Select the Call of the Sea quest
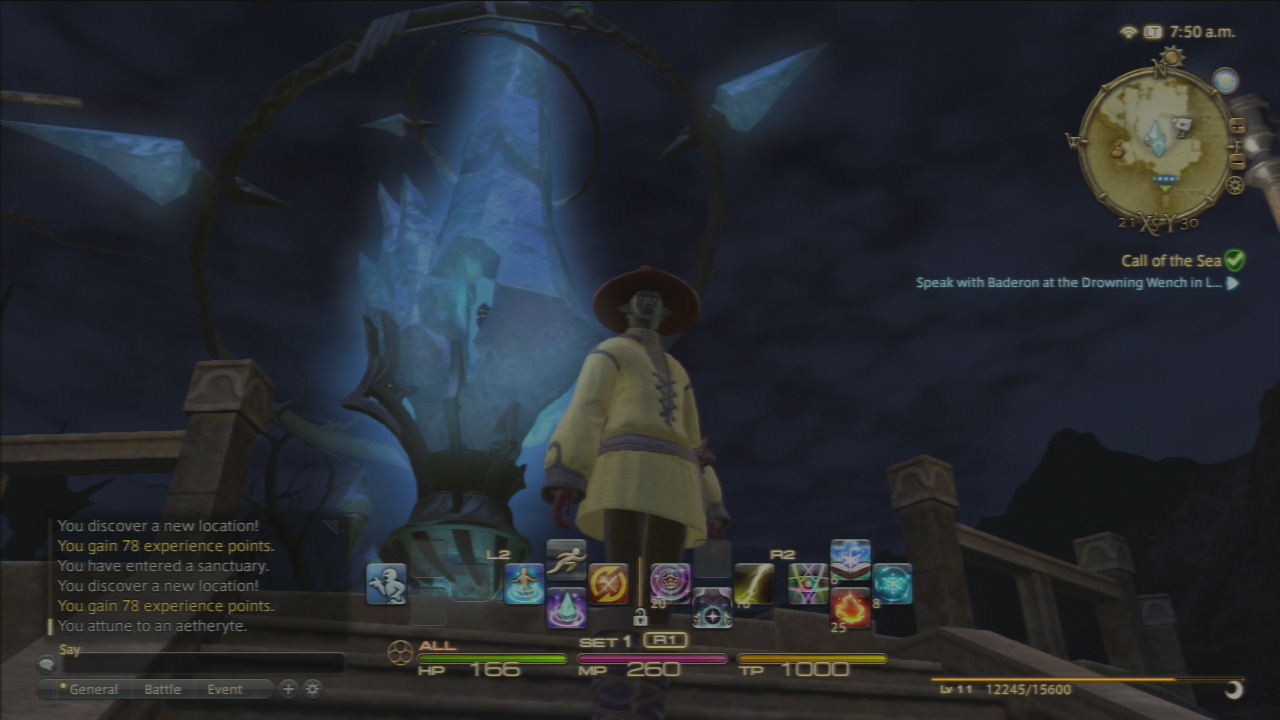 click(x=1171, y=261)
